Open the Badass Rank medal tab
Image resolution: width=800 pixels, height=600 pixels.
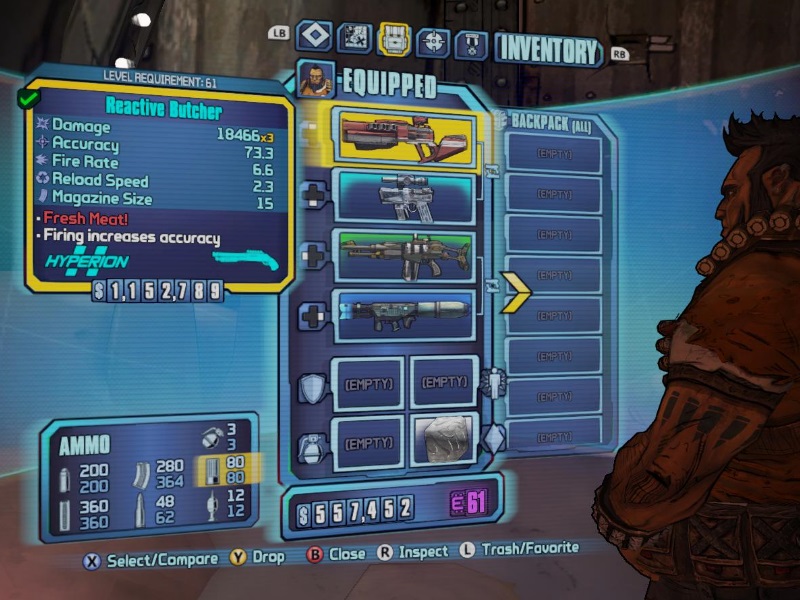[x=471, y=45]
